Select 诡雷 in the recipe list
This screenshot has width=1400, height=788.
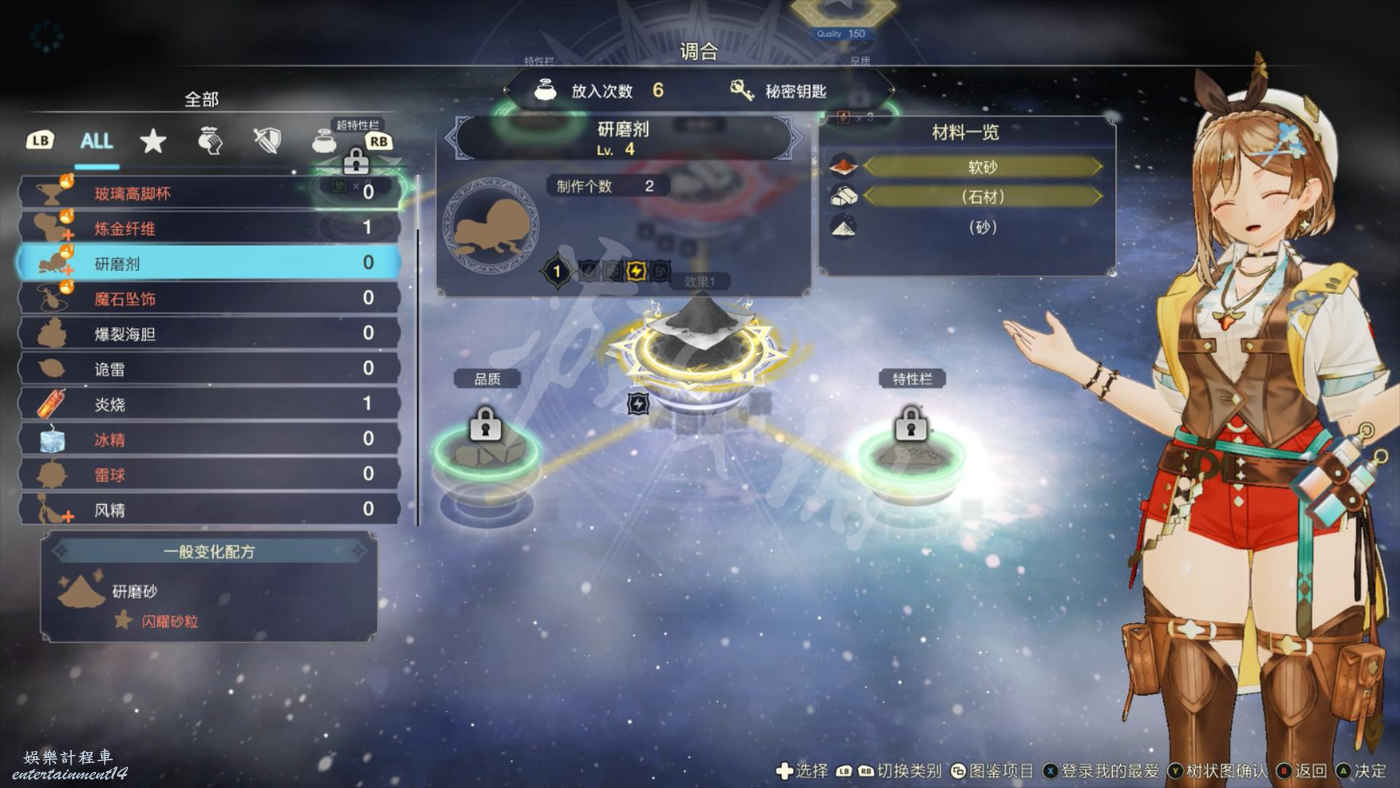pyautogui.click(x=210, y=369)
